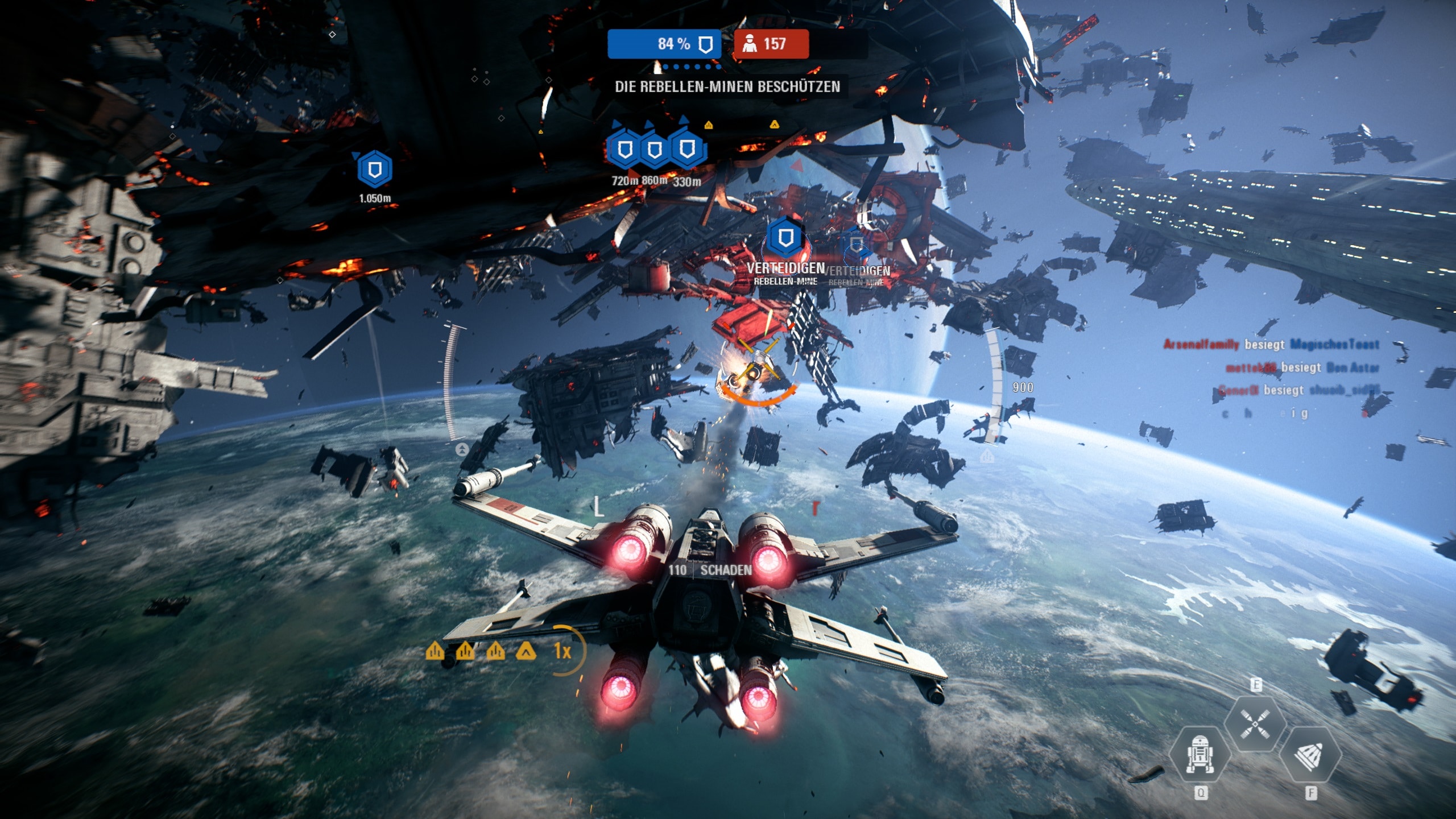Fire the proton torpedo ability
1456x819 pixels.
pyautogui.click(x=1310, y=755)
